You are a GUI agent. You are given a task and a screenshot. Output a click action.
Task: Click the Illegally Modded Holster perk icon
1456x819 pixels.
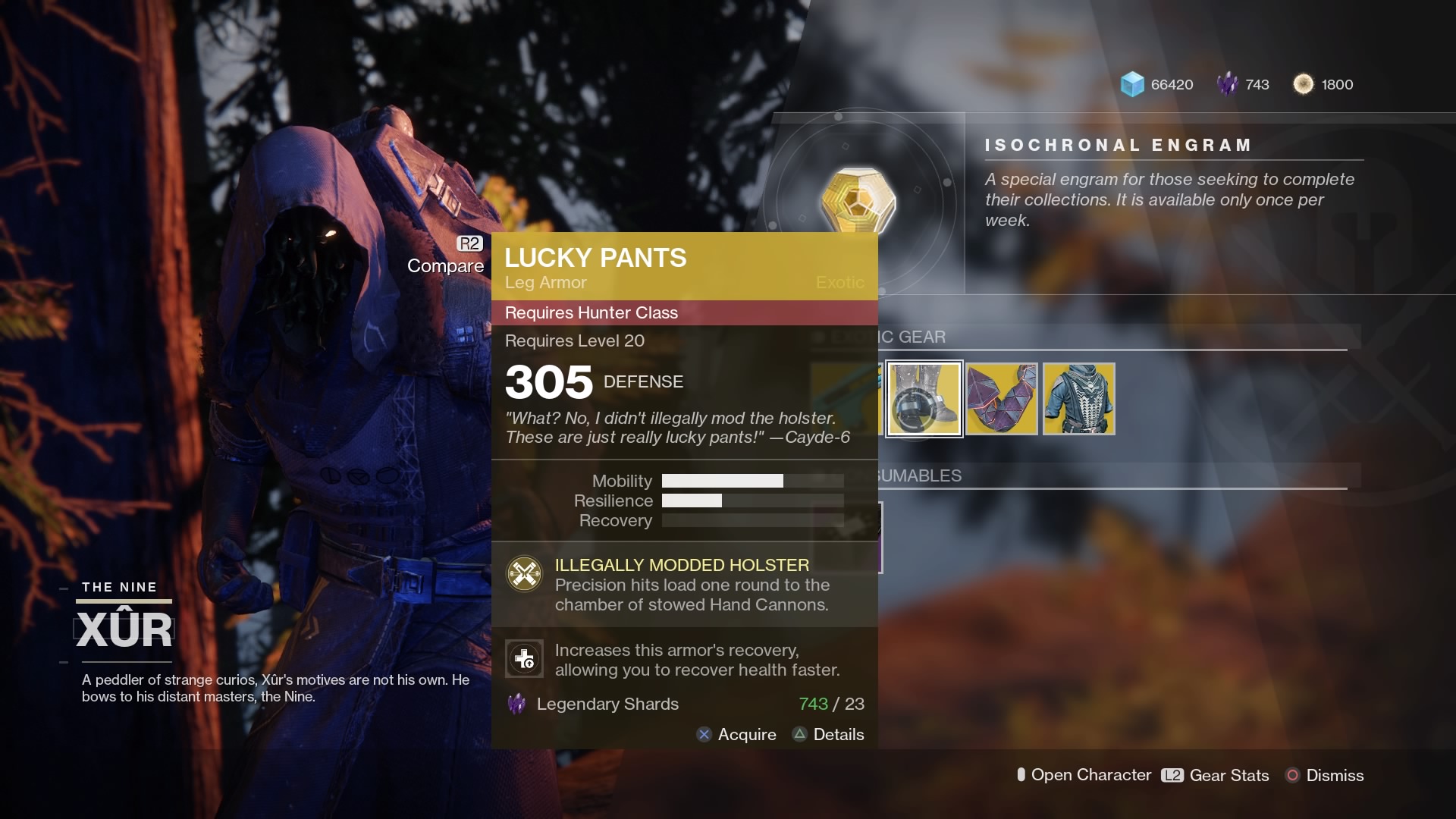click(x=523, y=574)
